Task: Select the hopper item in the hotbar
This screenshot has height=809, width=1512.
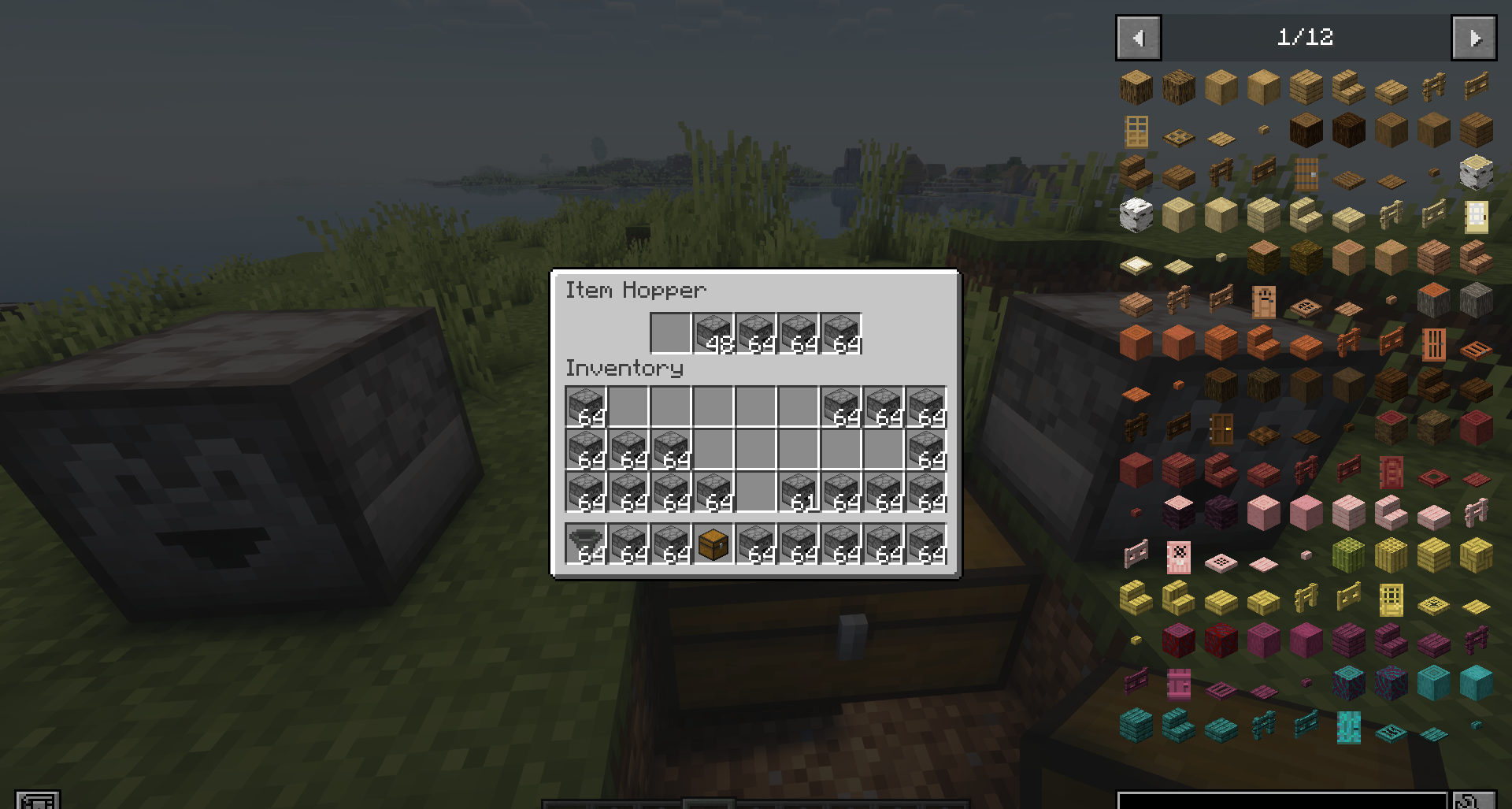Action: pyautogui.click(x=586, y=544)
